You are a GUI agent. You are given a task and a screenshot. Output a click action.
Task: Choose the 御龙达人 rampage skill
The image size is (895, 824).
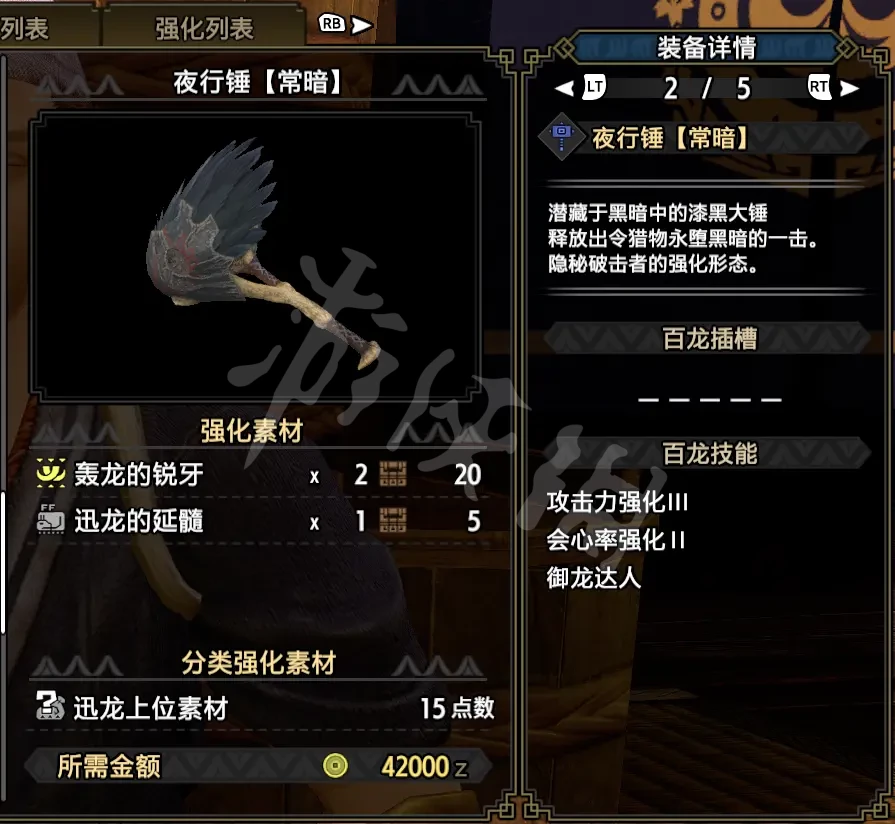[x=594, y=578]
